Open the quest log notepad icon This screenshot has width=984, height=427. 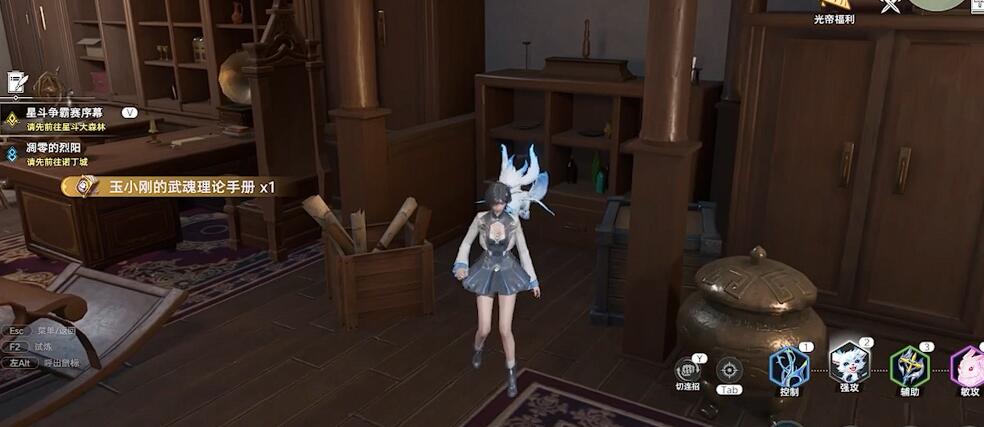[16, 82]
